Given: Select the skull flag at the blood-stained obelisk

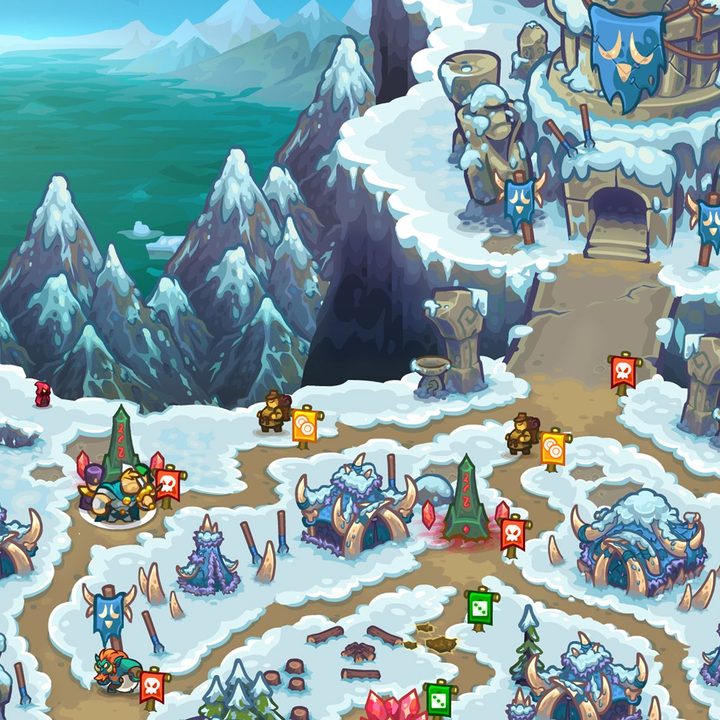Looking at the screenshot, I should tap(513, 533).
